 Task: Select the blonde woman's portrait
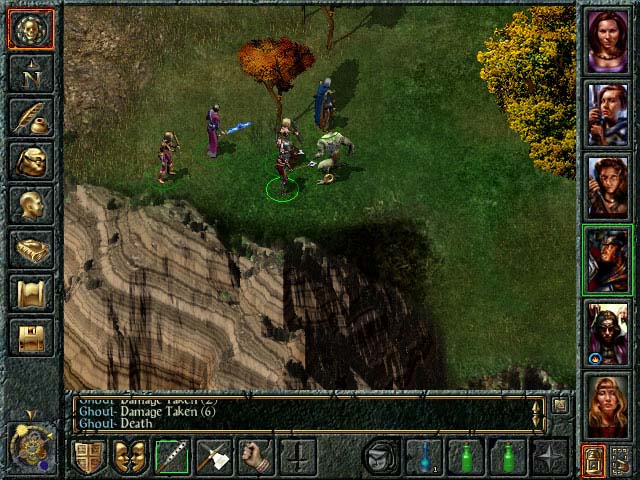tap(608, 404)
